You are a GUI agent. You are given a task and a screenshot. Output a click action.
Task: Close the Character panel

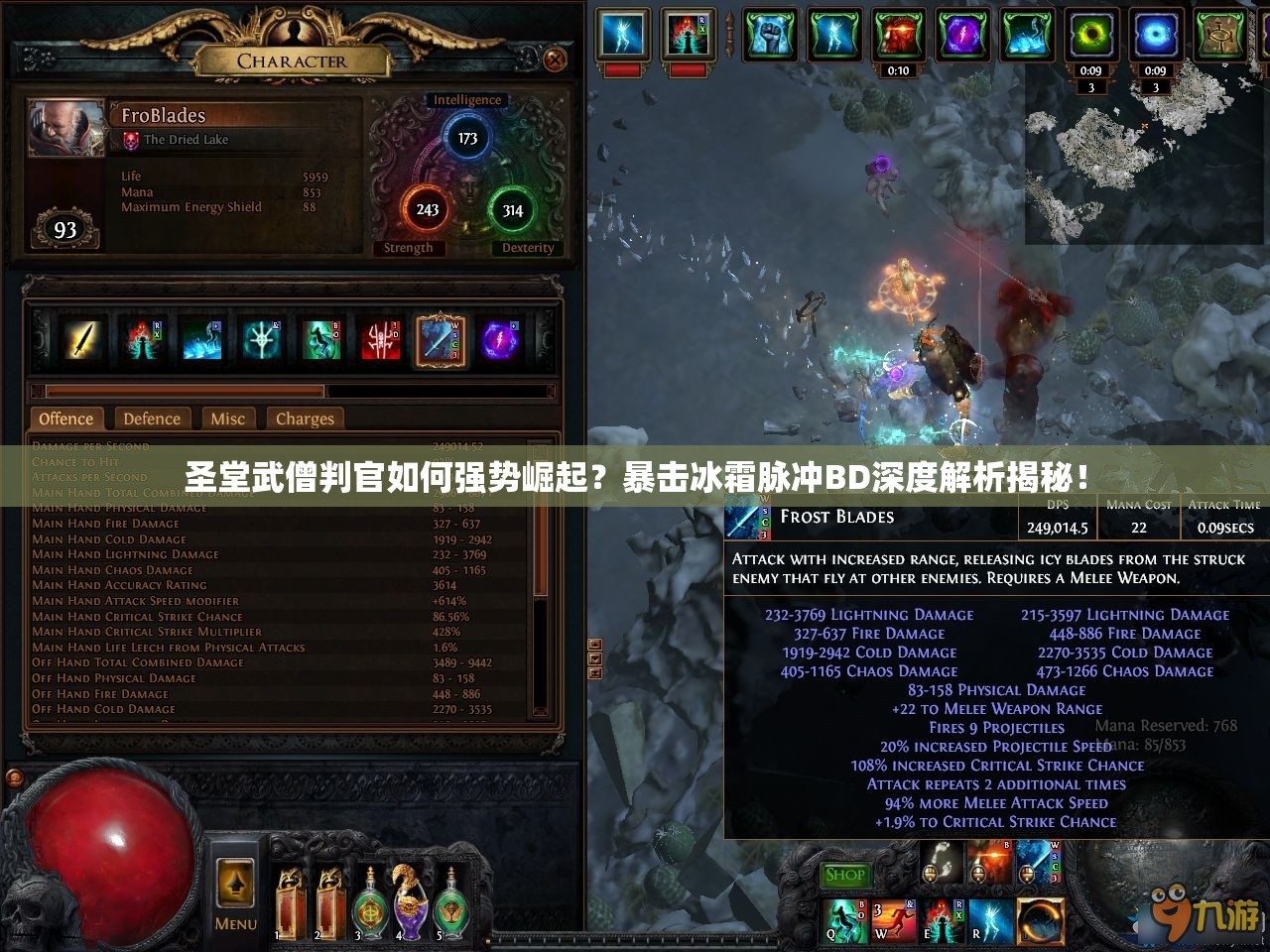(x=555, y=60)
